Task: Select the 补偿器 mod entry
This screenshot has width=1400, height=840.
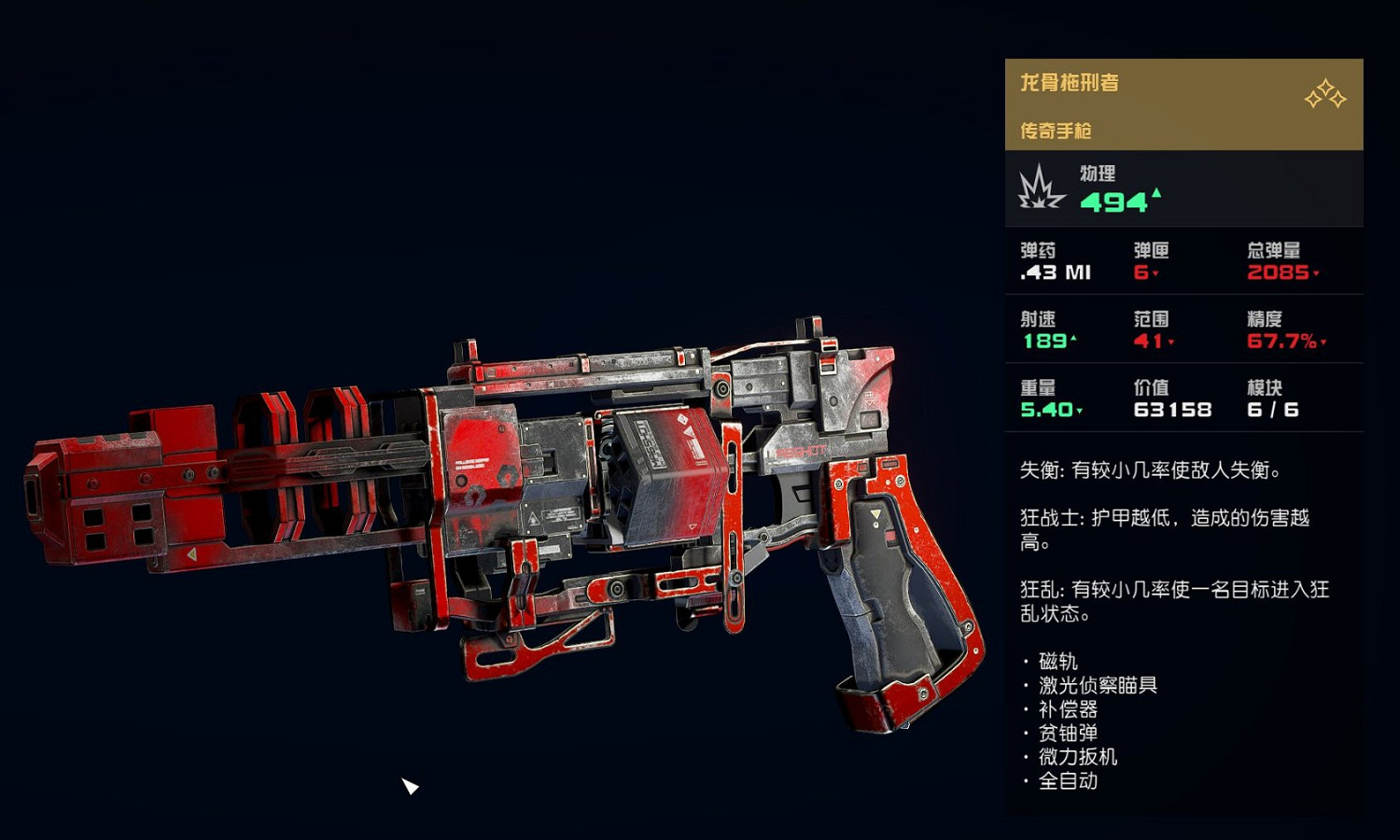Action: click(1070, 708)
